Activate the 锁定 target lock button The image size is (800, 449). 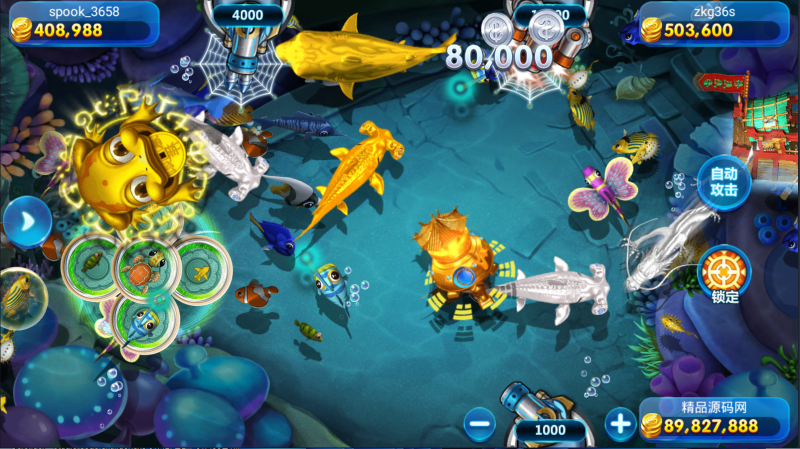click(x=724, y=271)
